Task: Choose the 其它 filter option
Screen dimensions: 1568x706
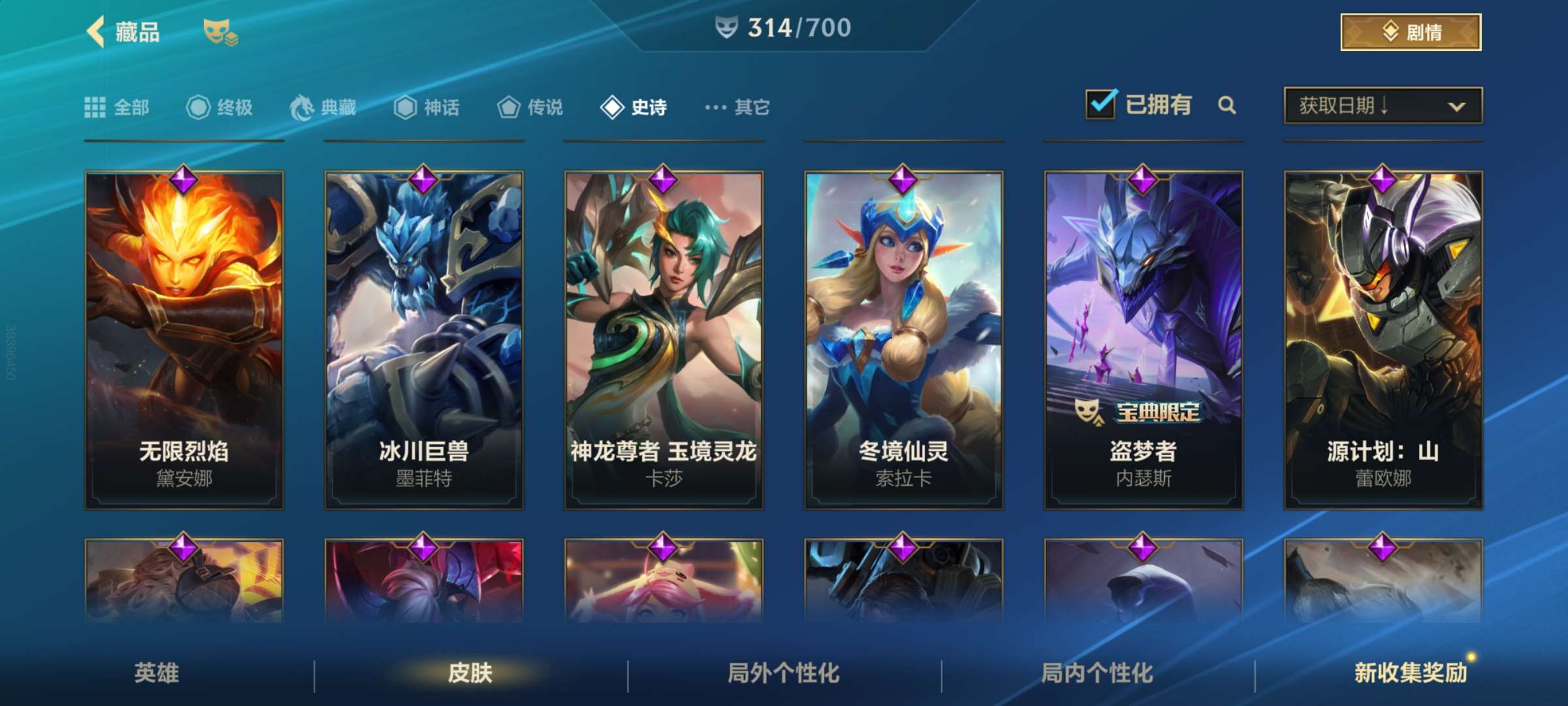Action: point(738,107)
